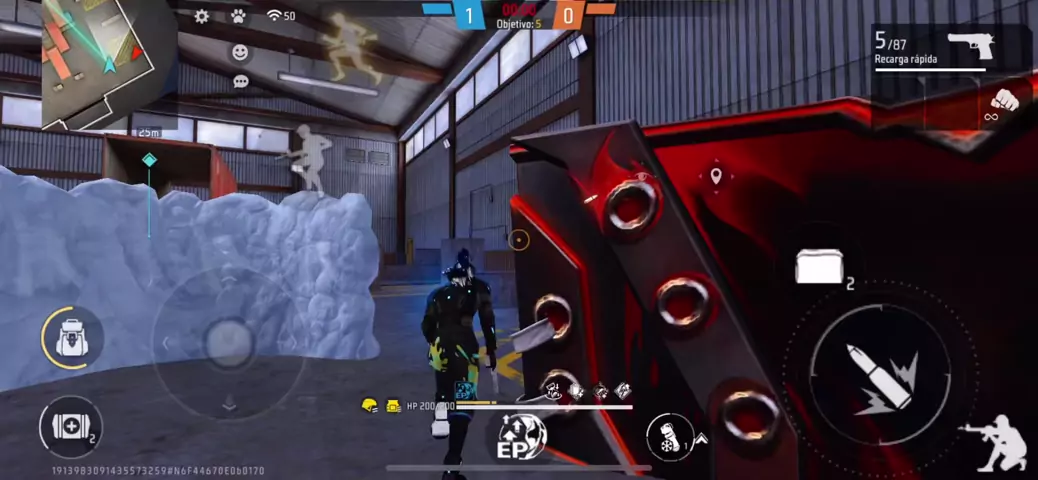1038x480 pixels.
Task: Tap the bullet fire button
Action: (880, 374)
